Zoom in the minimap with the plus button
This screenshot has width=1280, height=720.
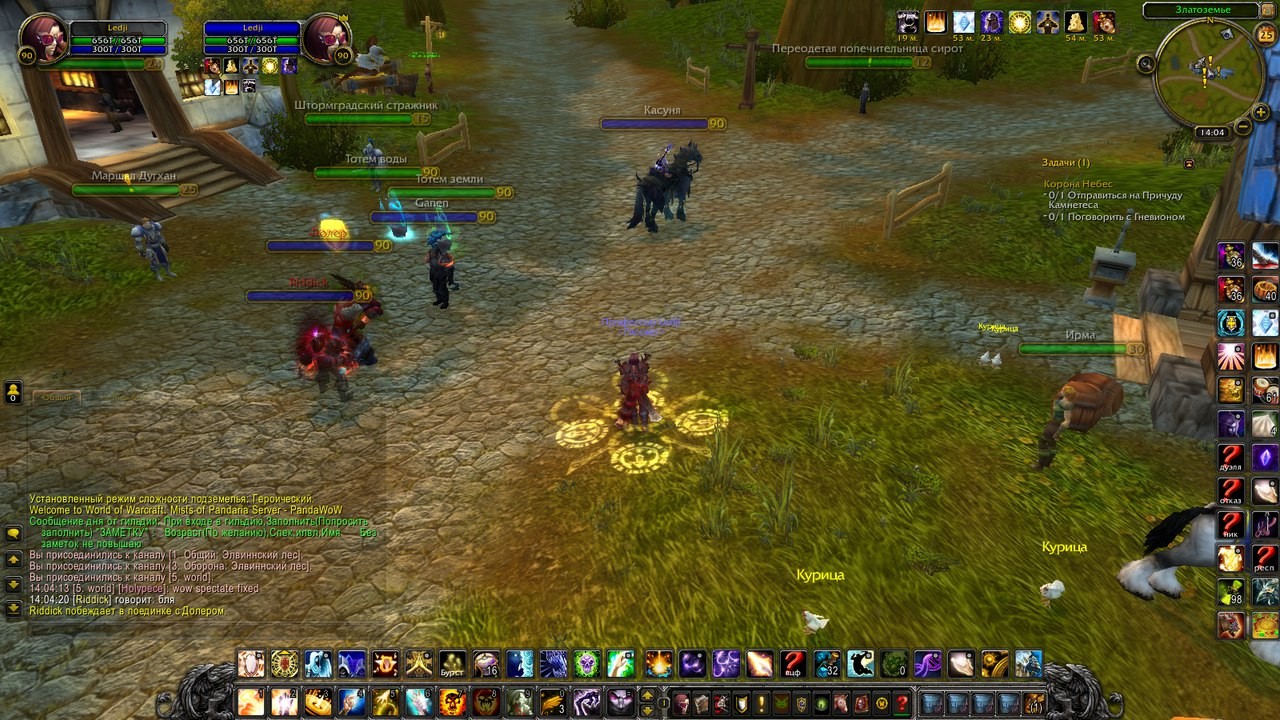pos(1261,113)
